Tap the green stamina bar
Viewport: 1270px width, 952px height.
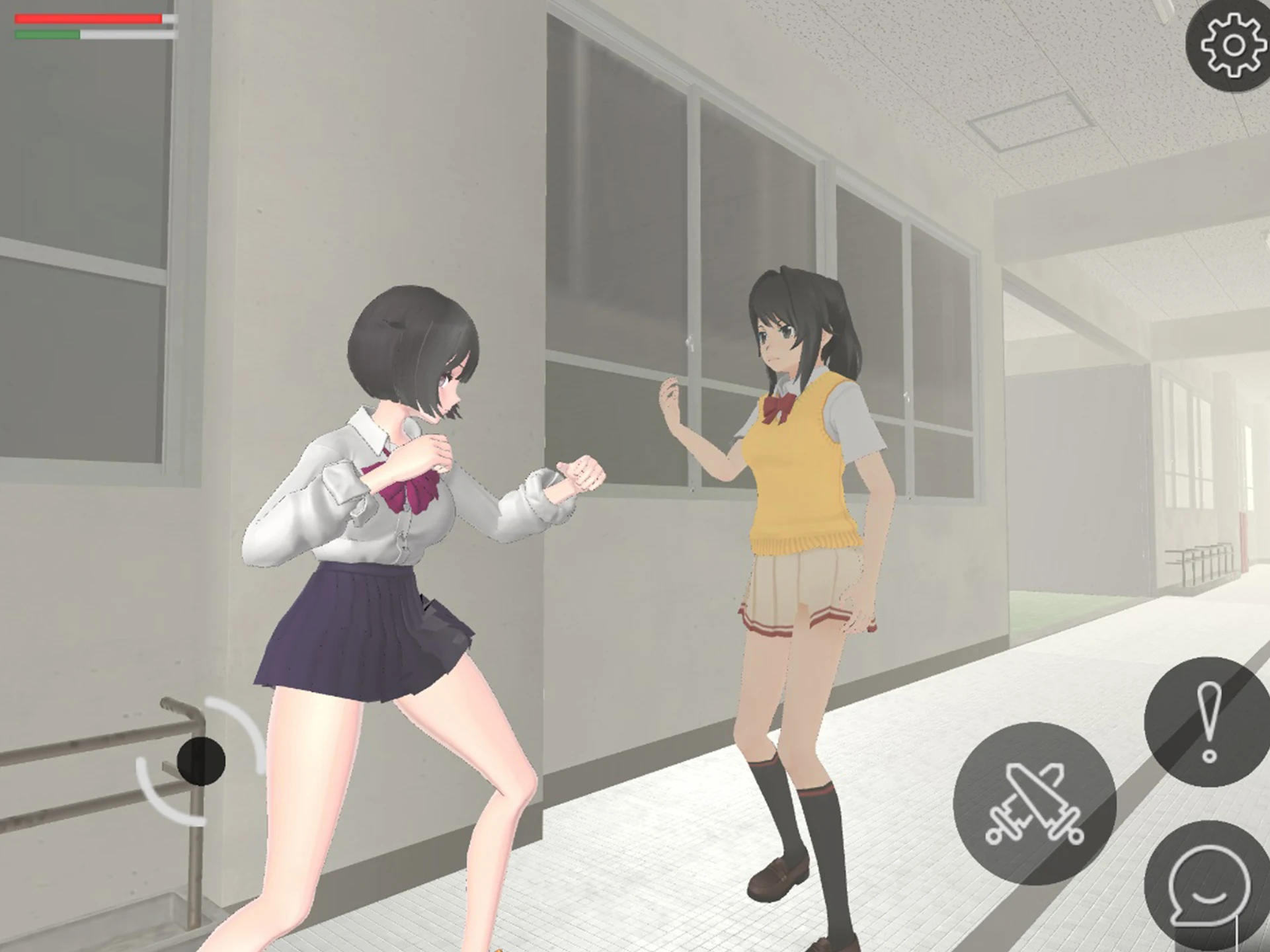pos(46,34)
